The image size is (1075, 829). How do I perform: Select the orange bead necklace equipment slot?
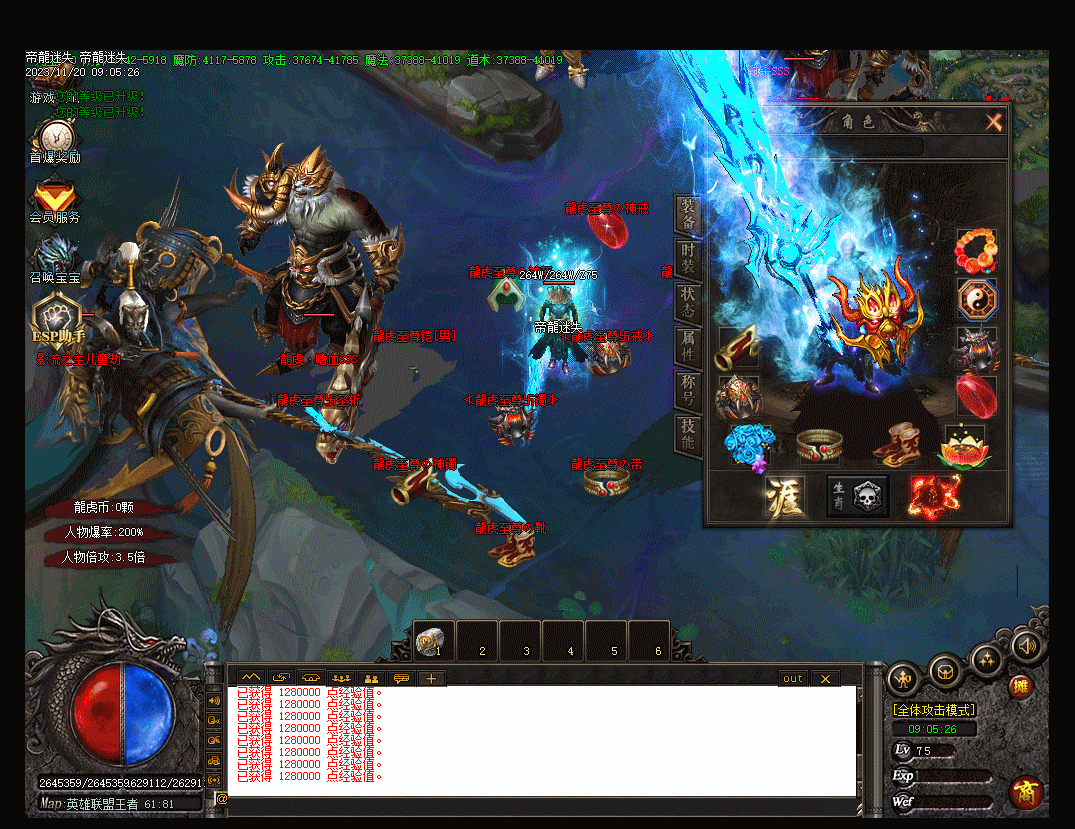[976, 251]
